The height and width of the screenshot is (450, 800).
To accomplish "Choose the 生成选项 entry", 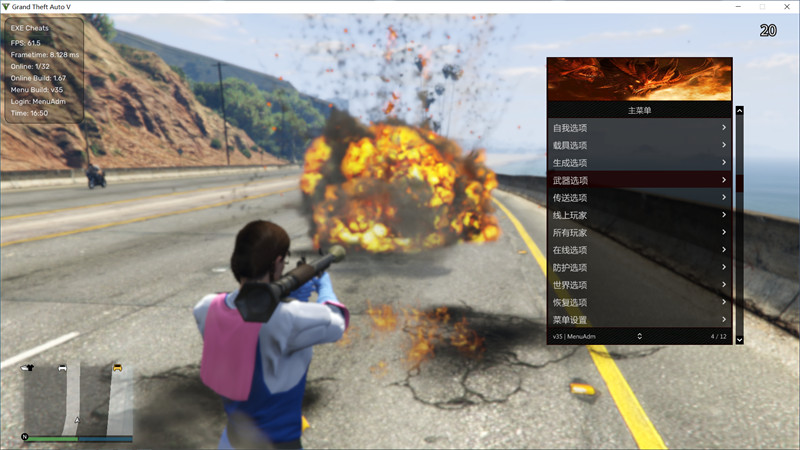I will 640,163.
